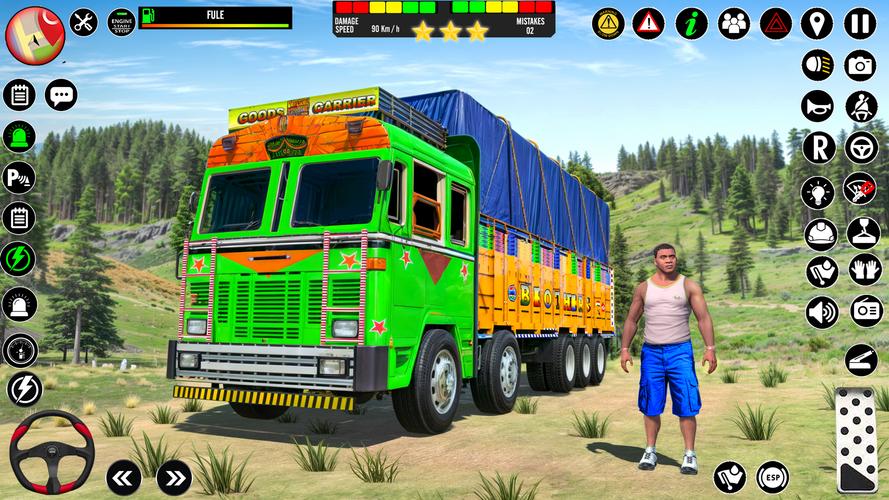Screen dimensions: 889x500
Task: Tap the accelerator pedal
Action: point(857,440)
